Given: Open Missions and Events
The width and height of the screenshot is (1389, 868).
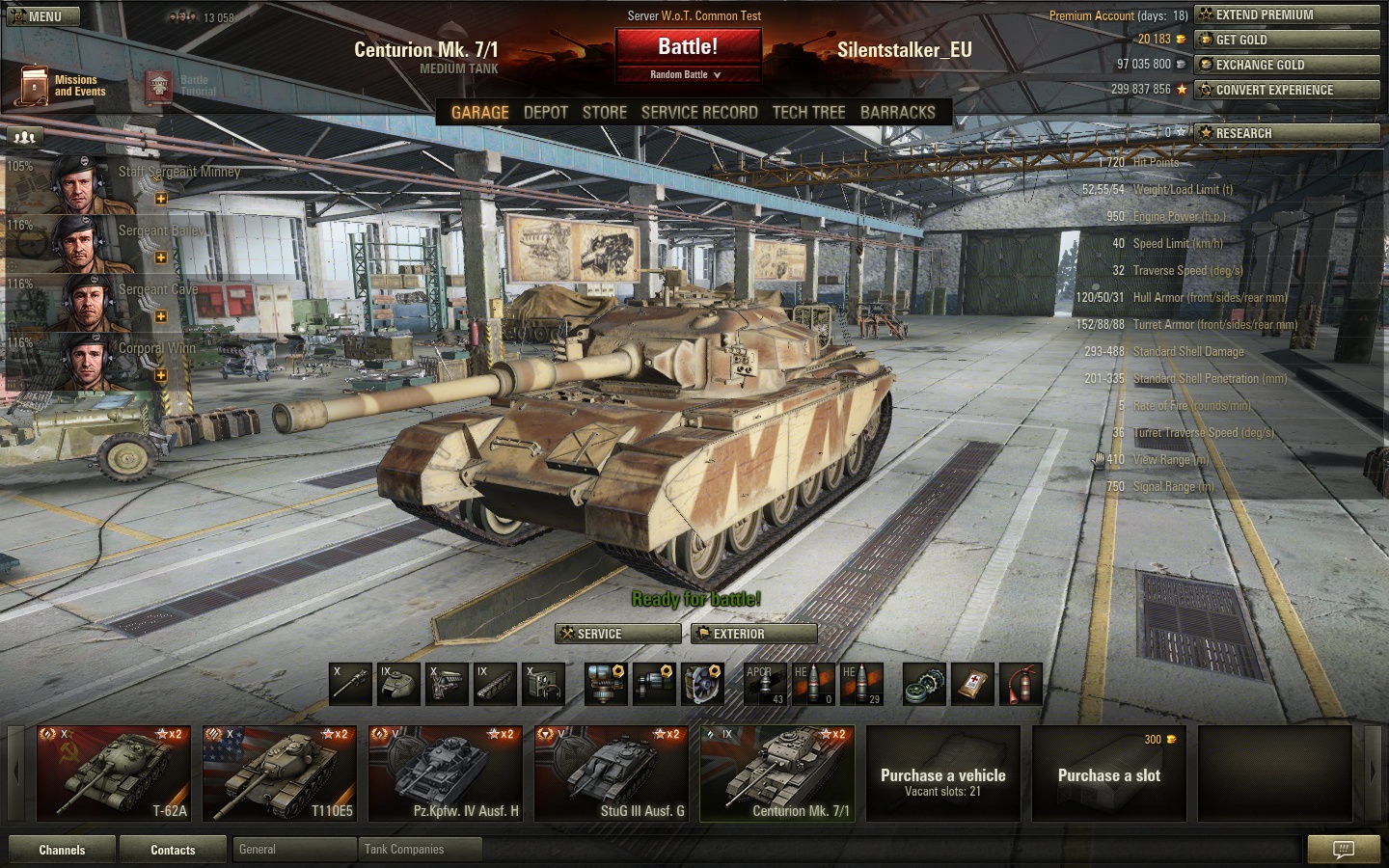Looking at the screenshot, I should (x=62, y=86).
